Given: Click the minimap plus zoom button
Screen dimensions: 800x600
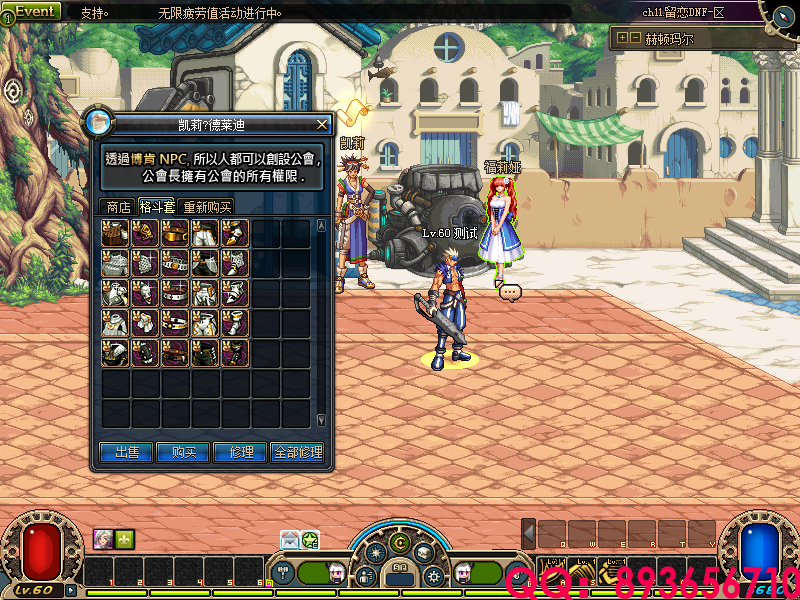Looking at the screenshot, I should [x=622, y=38].
